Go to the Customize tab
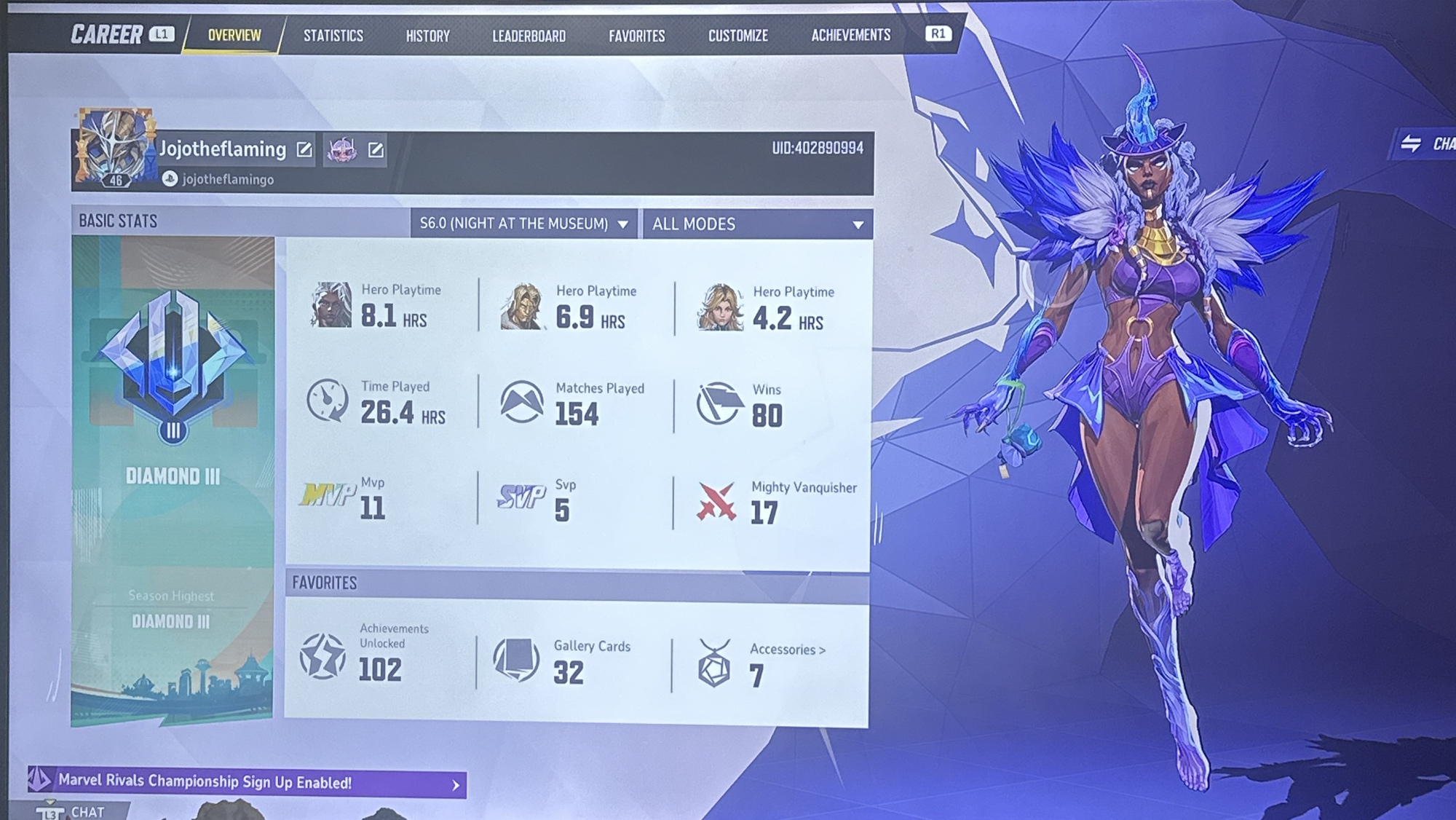This screenshot has height=820, width=1456. pyautogui.click(x=737, y=36)
